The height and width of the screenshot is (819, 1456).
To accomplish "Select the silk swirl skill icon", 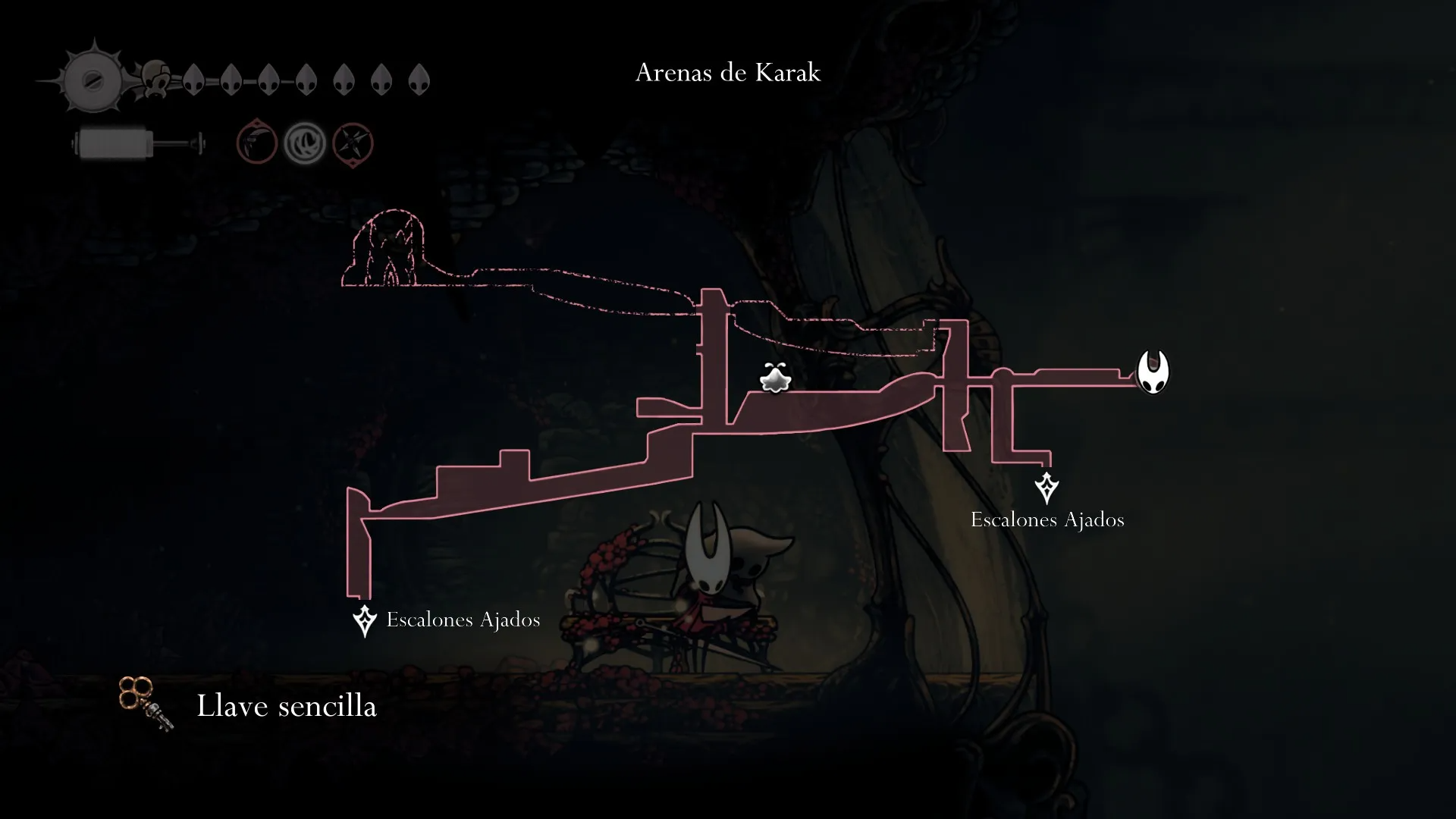I will tap(305, 143).
